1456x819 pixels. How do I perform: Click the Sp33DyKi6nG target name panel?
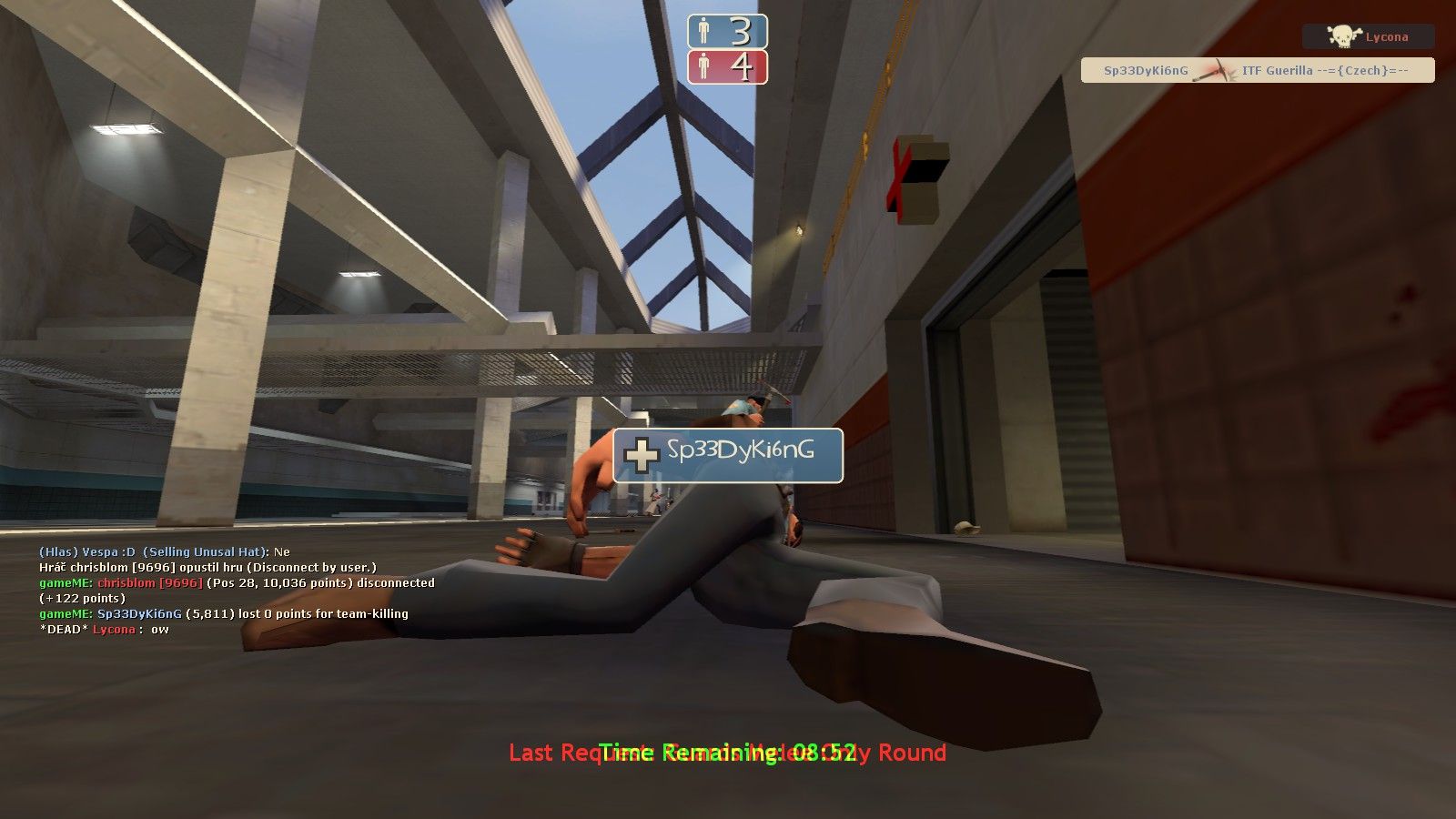728,455
